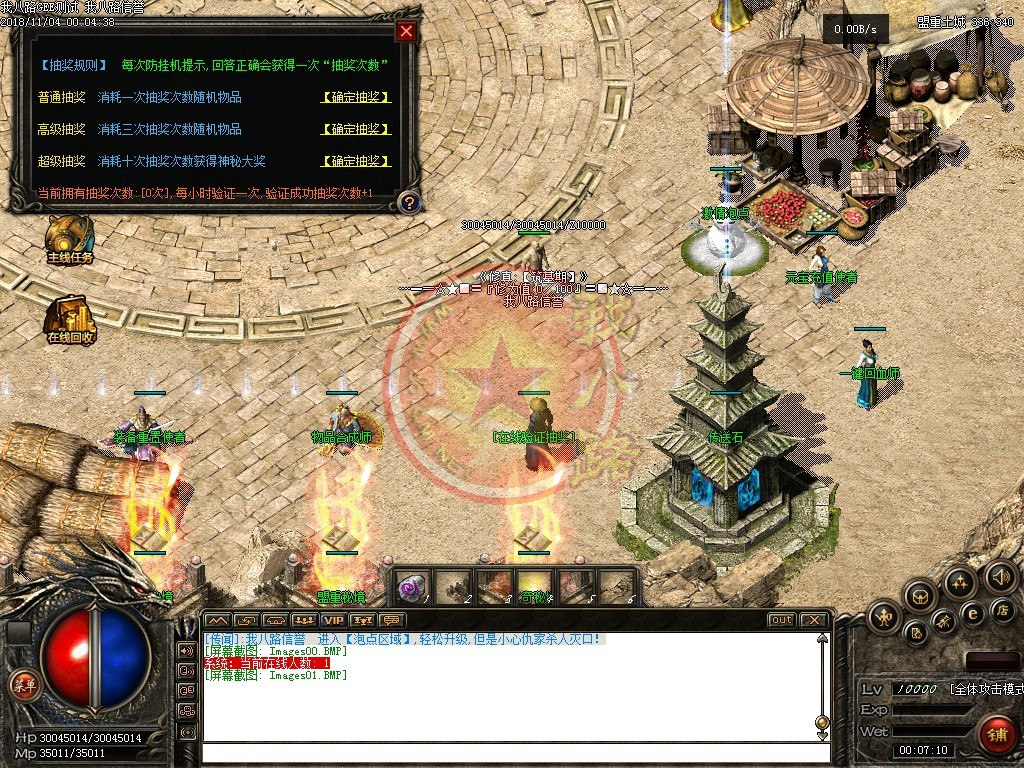Open the red 铺 stall button

996,733
